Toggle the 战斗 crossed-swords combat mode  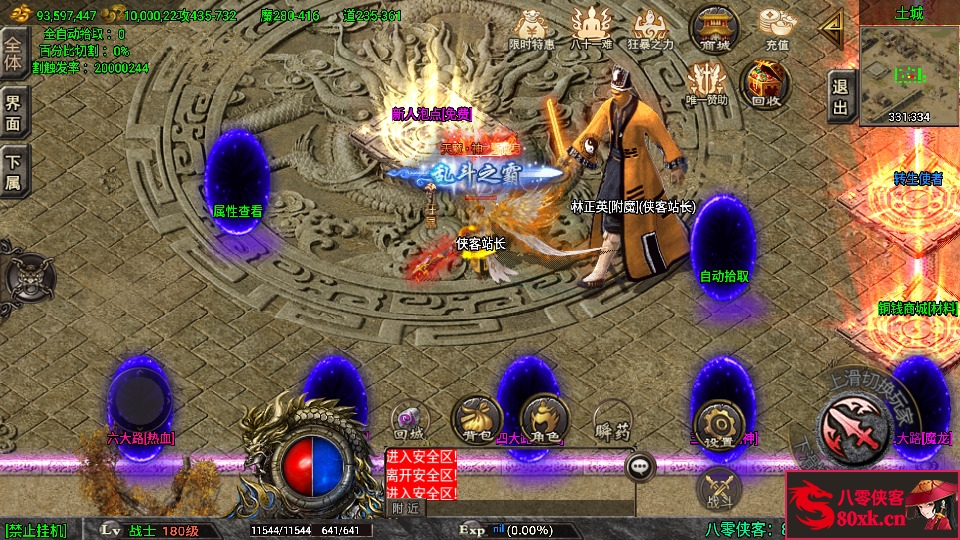[x=718, y=487]
